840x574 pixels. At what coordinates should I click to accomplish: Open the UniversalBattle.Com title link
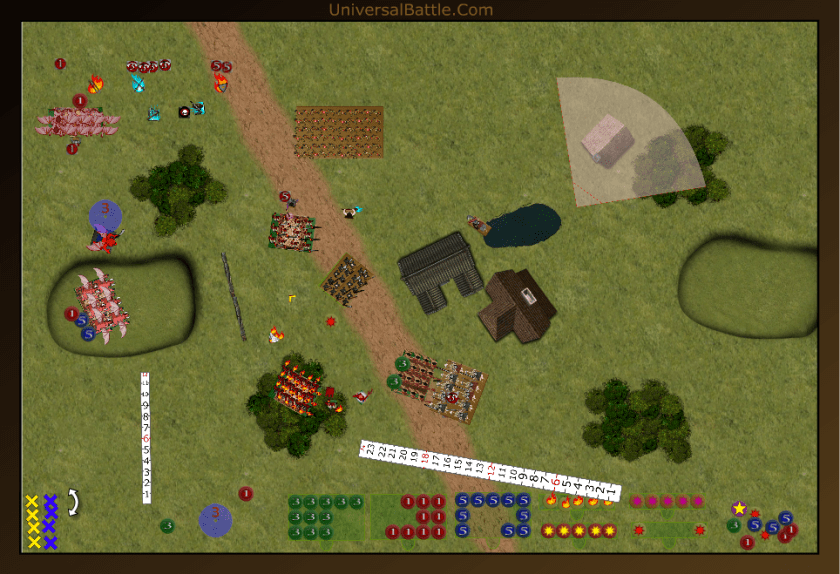coord(410,10)
